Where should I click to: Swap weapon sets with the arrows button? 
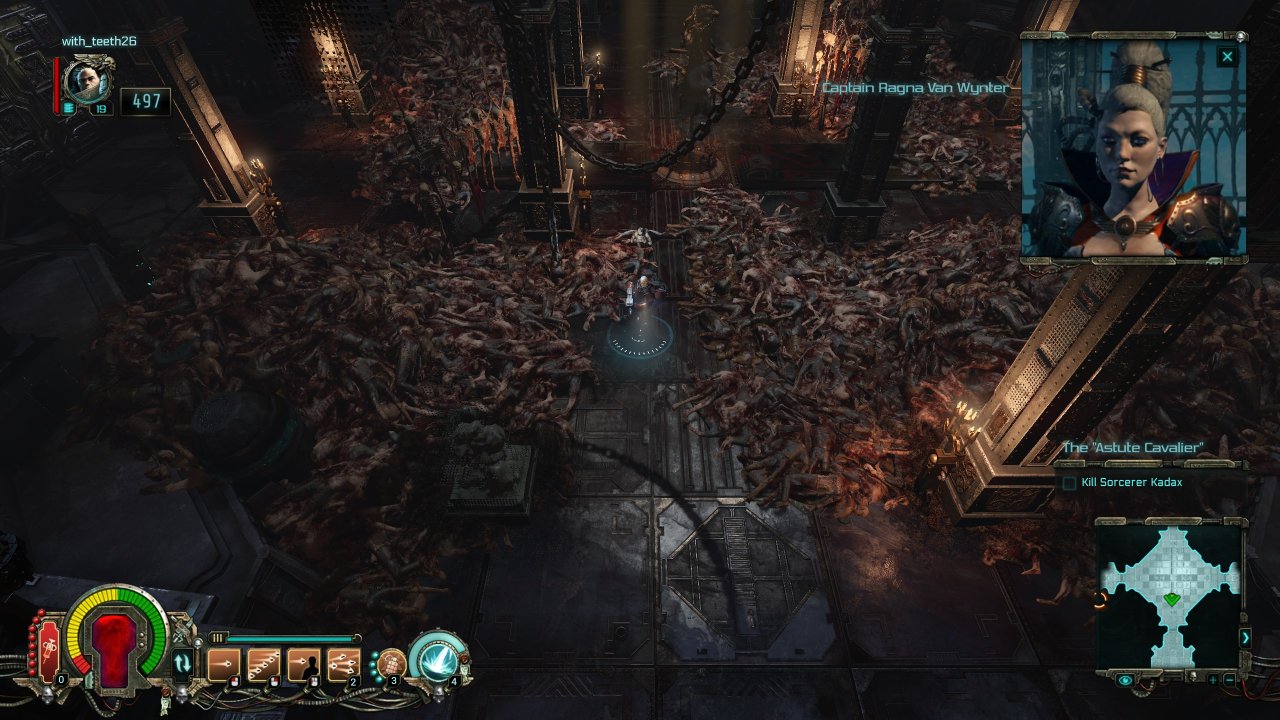point(182,662)
